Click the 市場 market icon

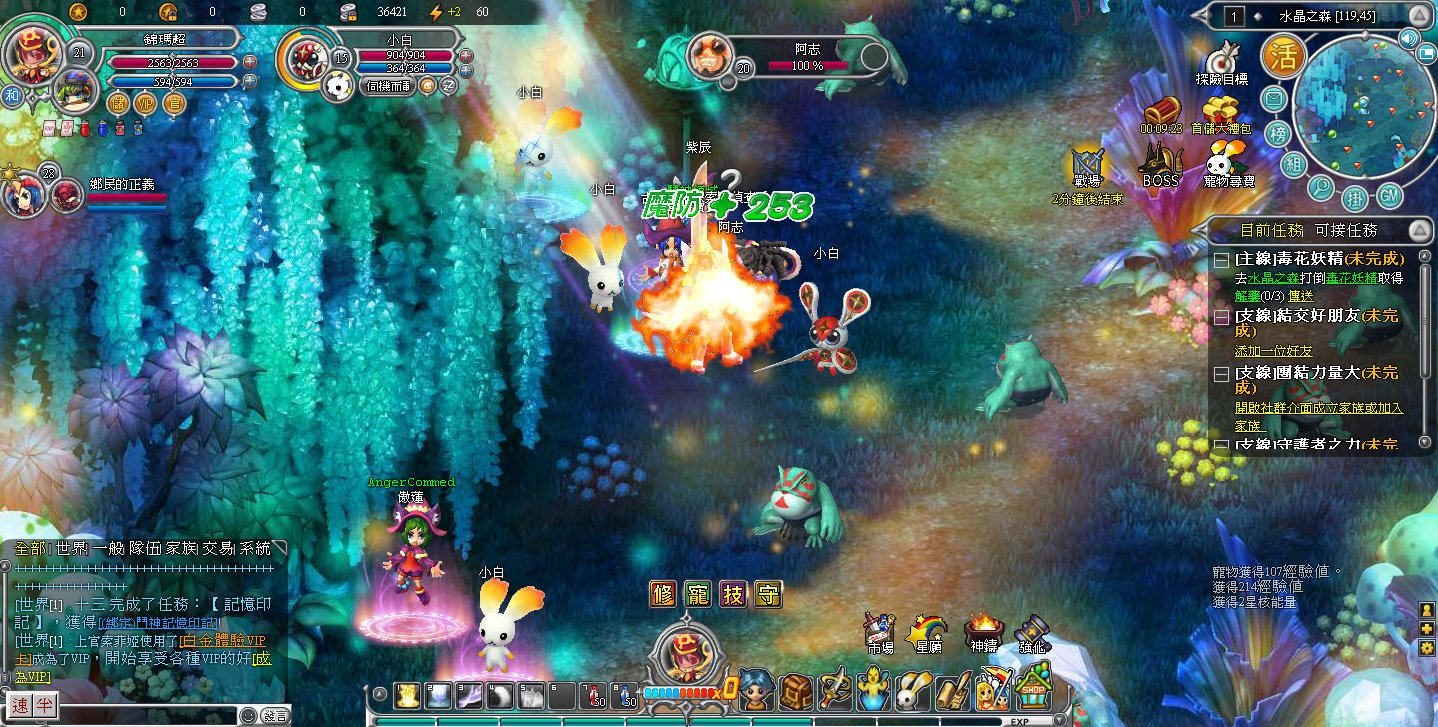pyautogui.click(x=879, y=630)
